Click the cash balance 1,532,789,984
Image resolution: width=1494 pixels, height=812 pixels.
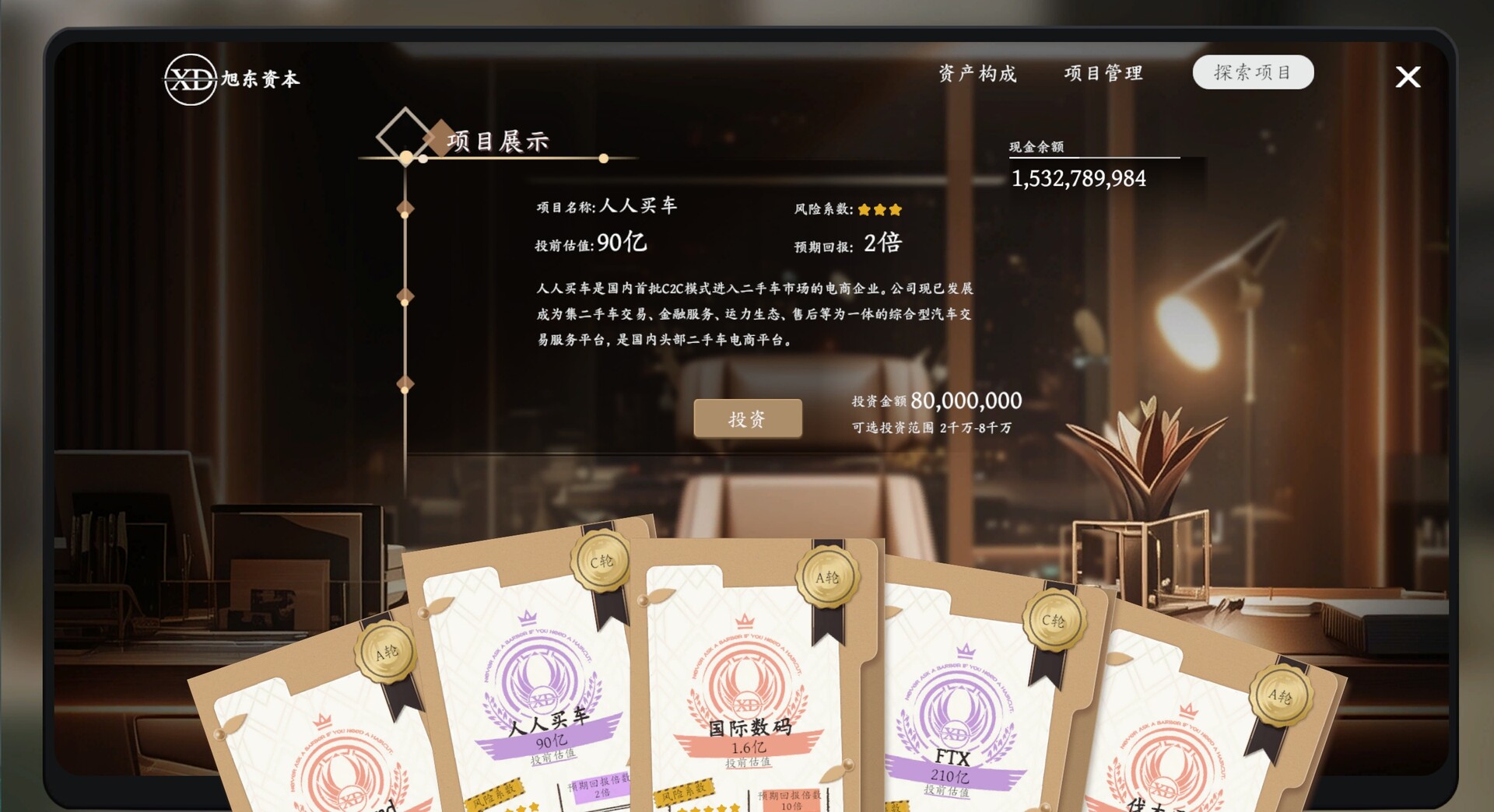1078,178
